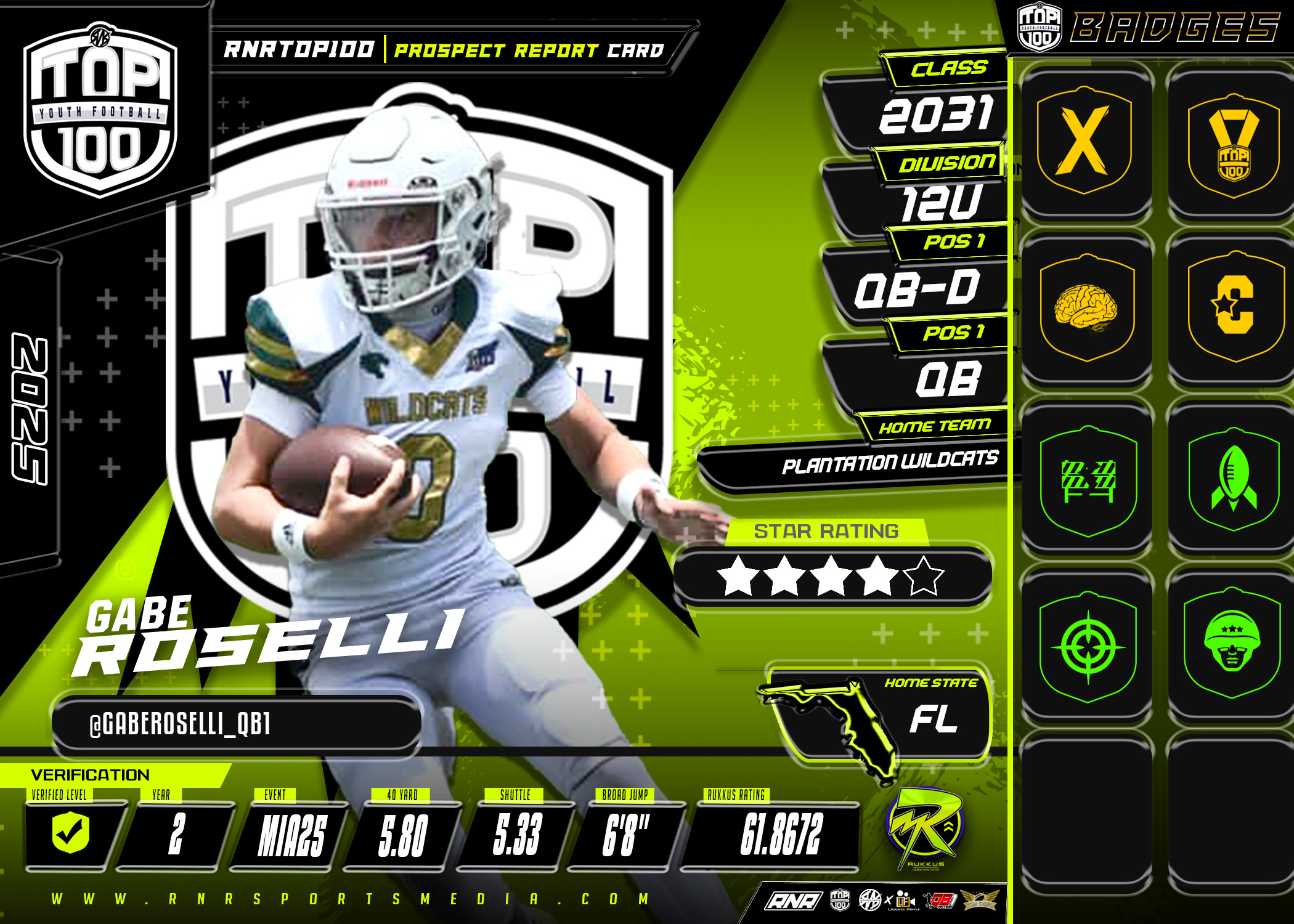
Task: Select the yellow X badge
Action: click(1084, 140)
